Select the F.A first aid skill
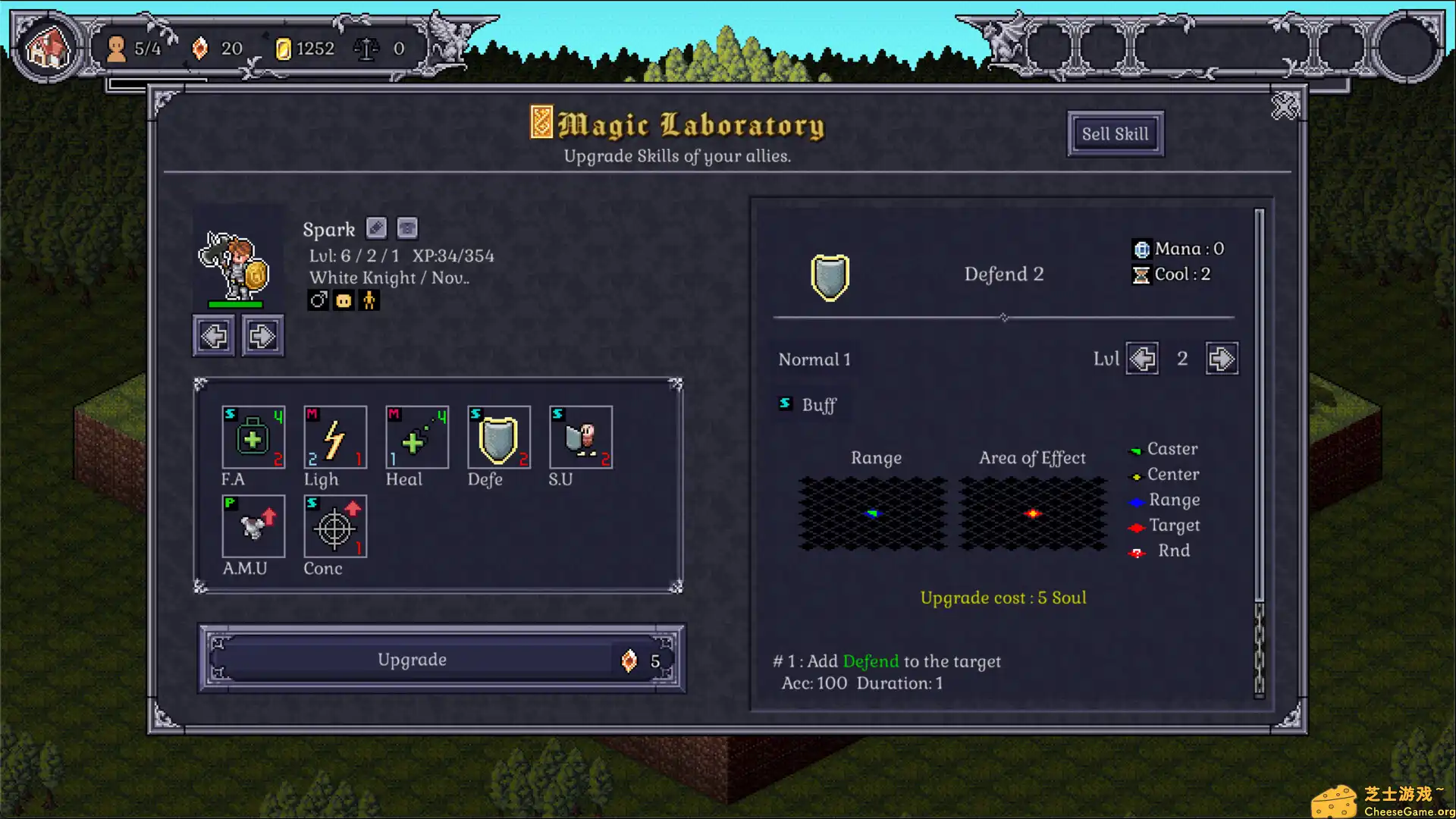The width and height of the screenshot is (1456, 819). 253,438
